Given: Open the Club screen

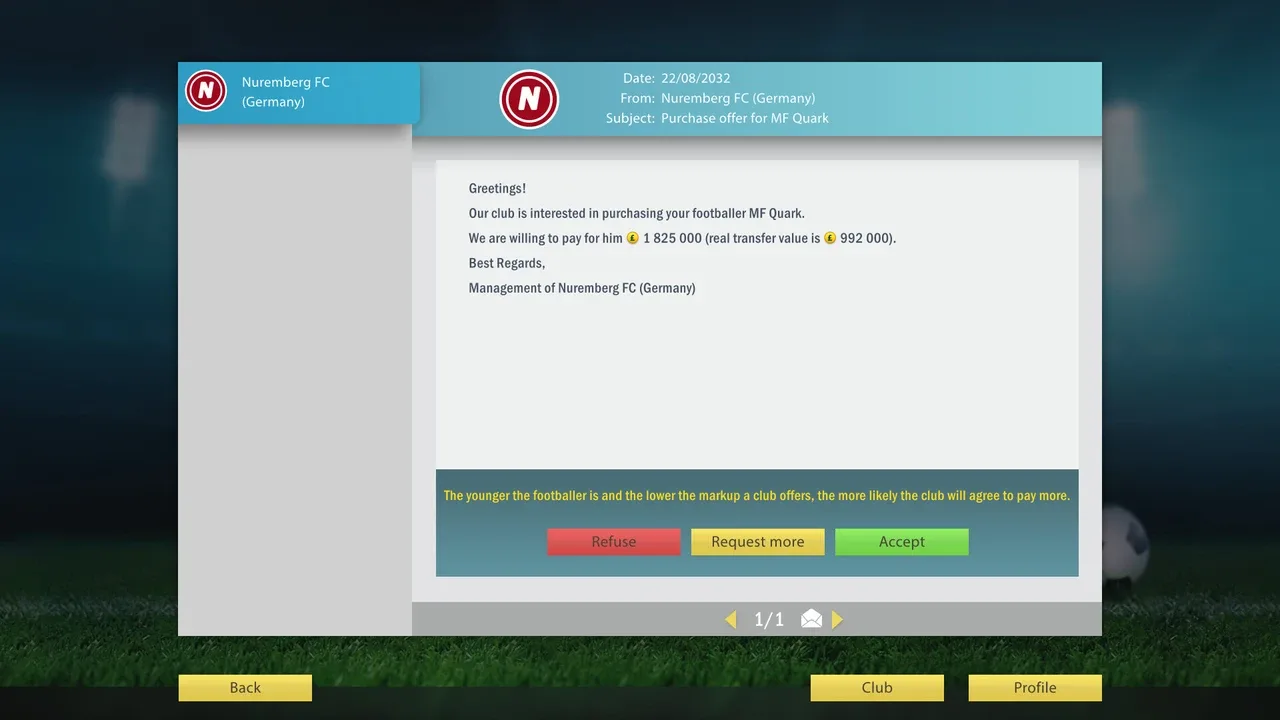Looking at the screenshot, I should click(876, 688).
